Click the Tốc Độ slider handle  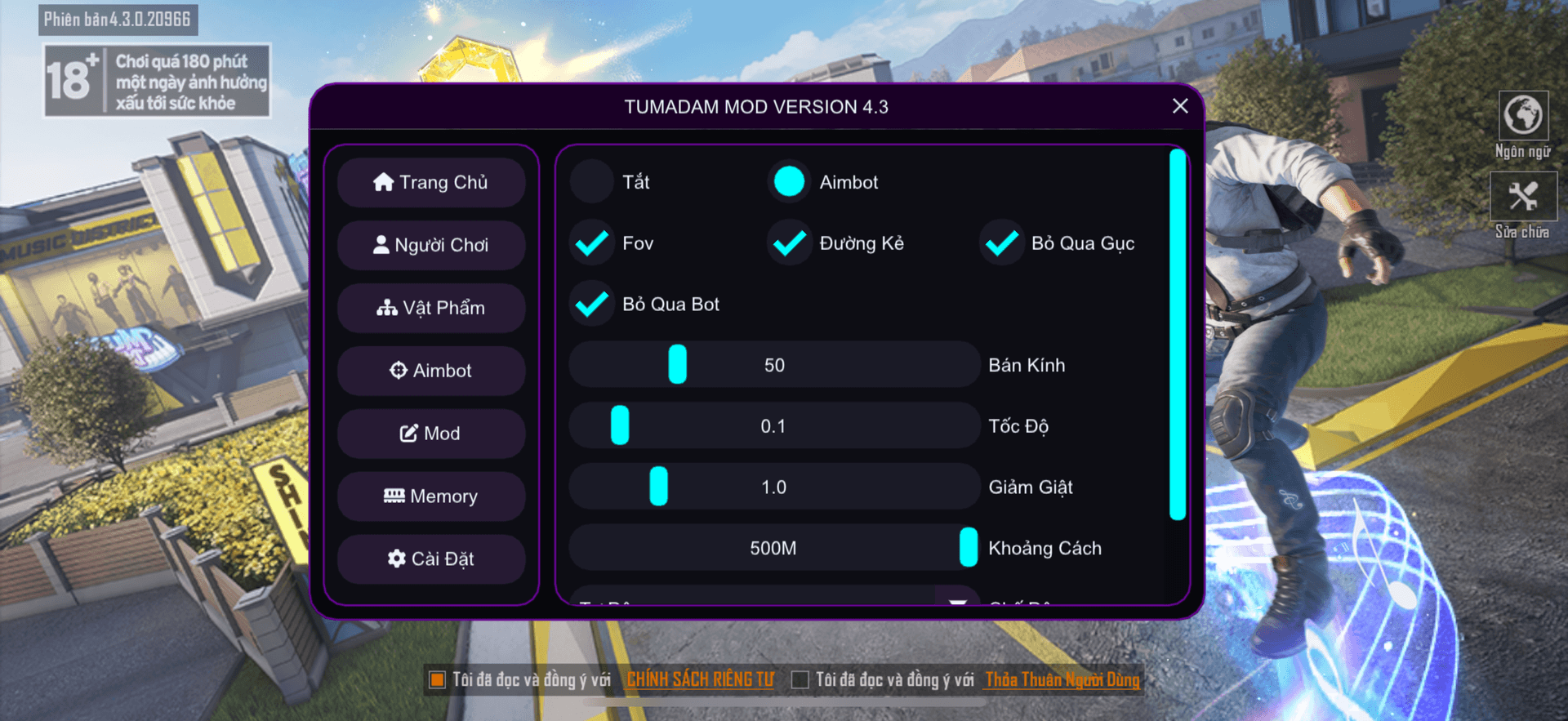pyautogui.click(x=620, y=425)
